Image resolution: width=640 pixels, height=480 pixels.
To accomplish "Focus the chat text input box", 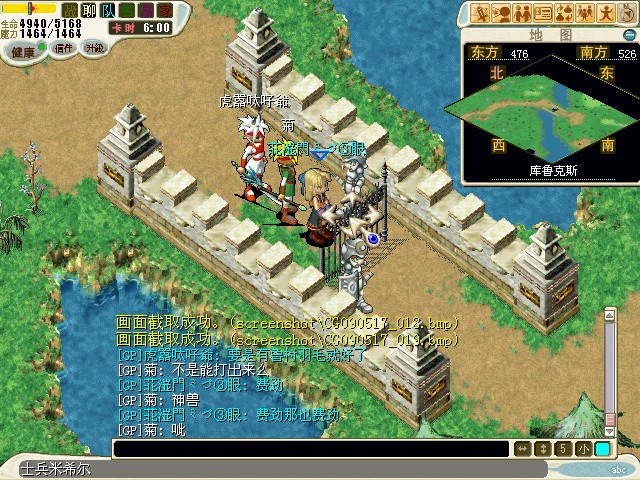I will 310,449.
